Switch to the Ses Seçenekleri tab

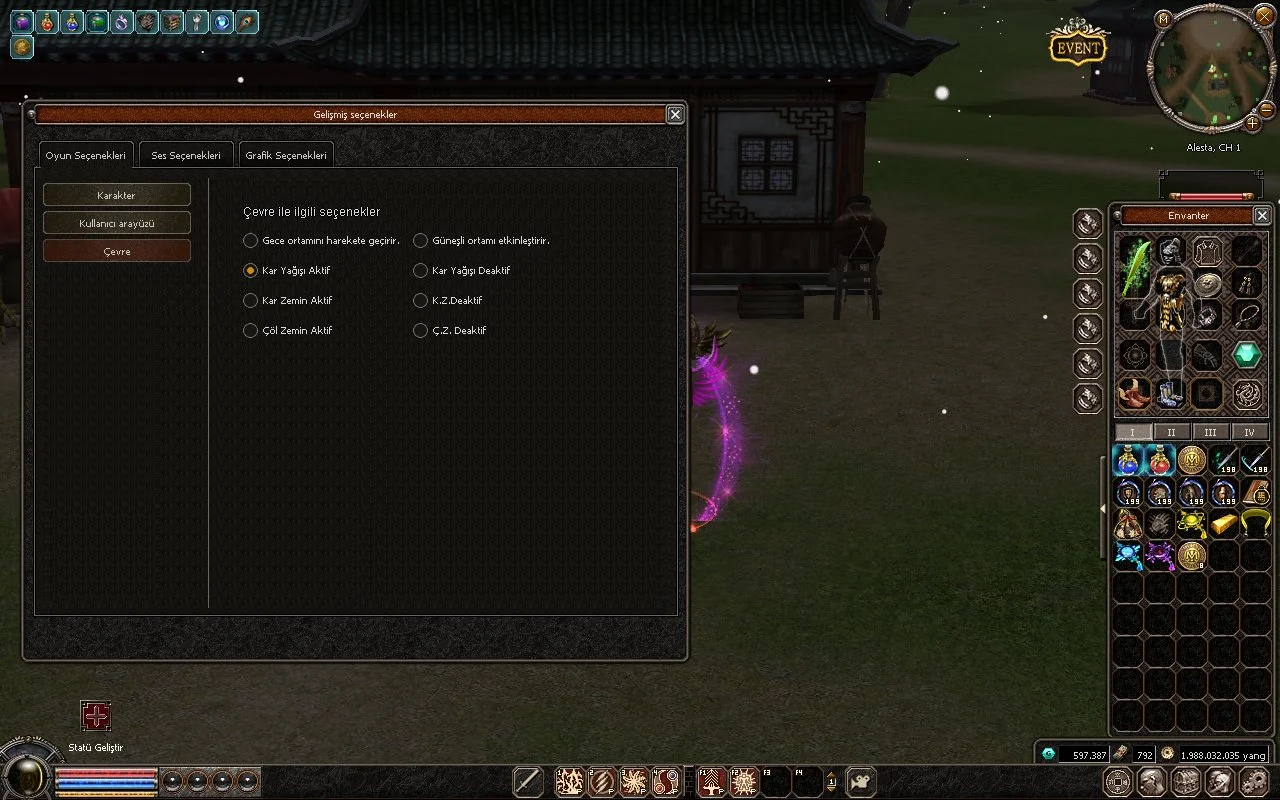pos(186,156)
